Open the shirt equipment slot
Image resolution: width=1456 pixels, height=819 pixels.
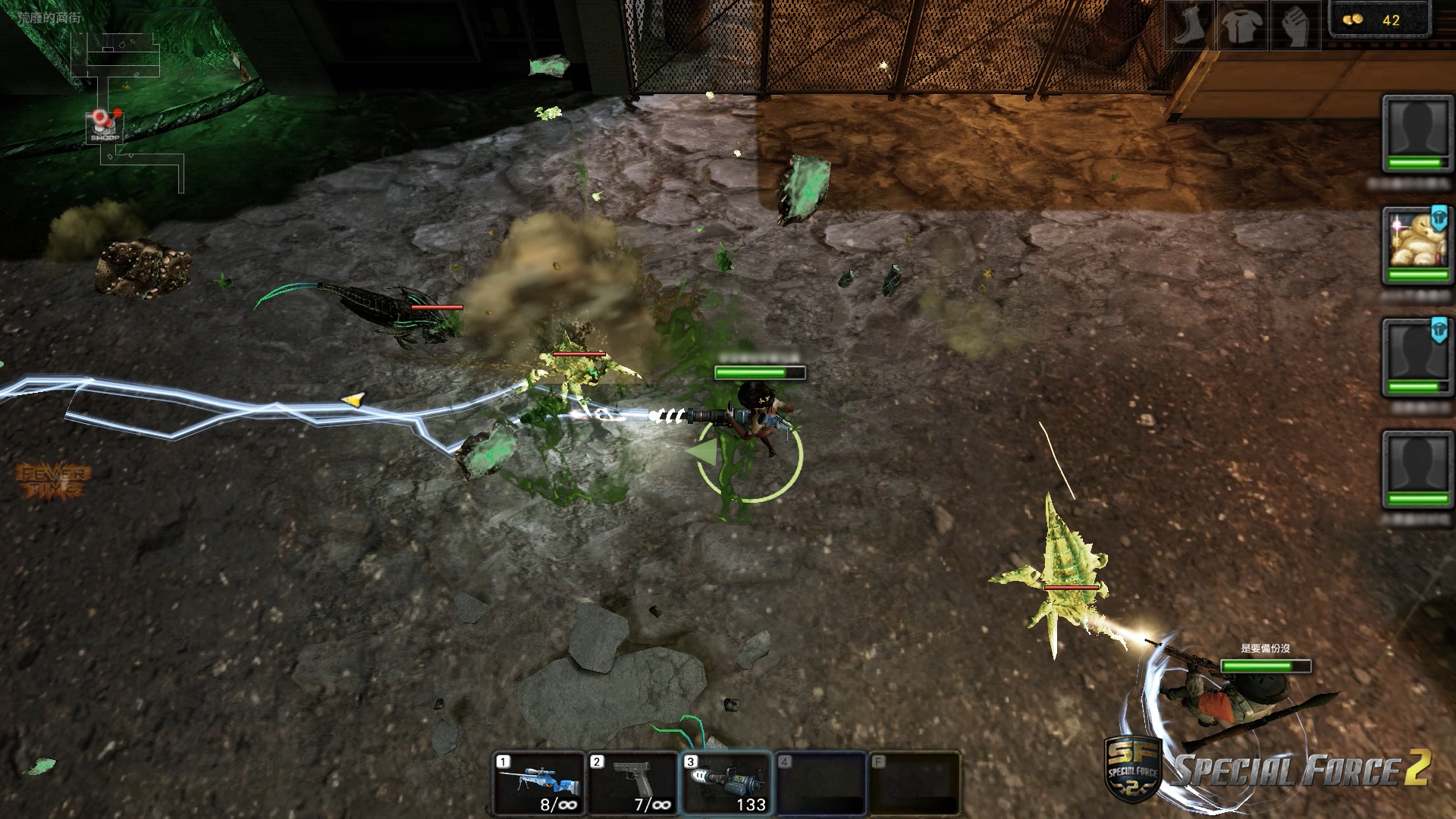pyautogui.click(x=1242, y=26)
